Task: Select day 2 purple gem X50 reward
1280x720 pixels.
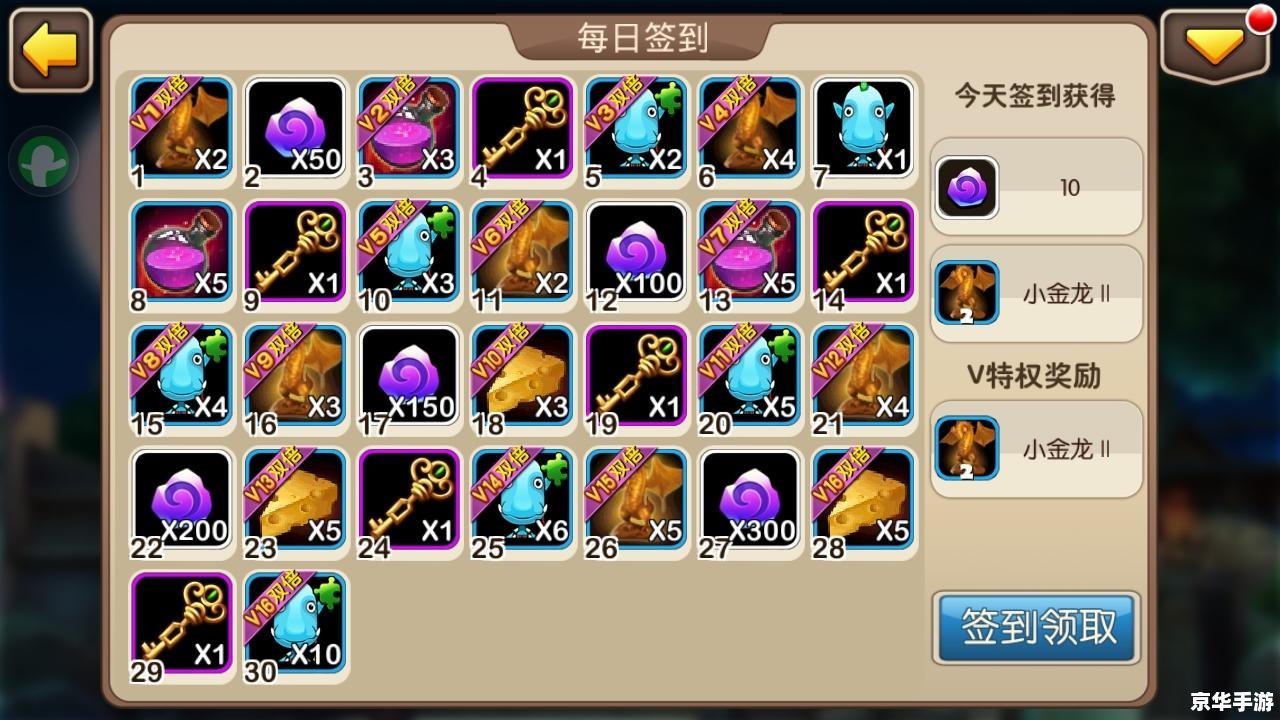Action: pos(296,129)
